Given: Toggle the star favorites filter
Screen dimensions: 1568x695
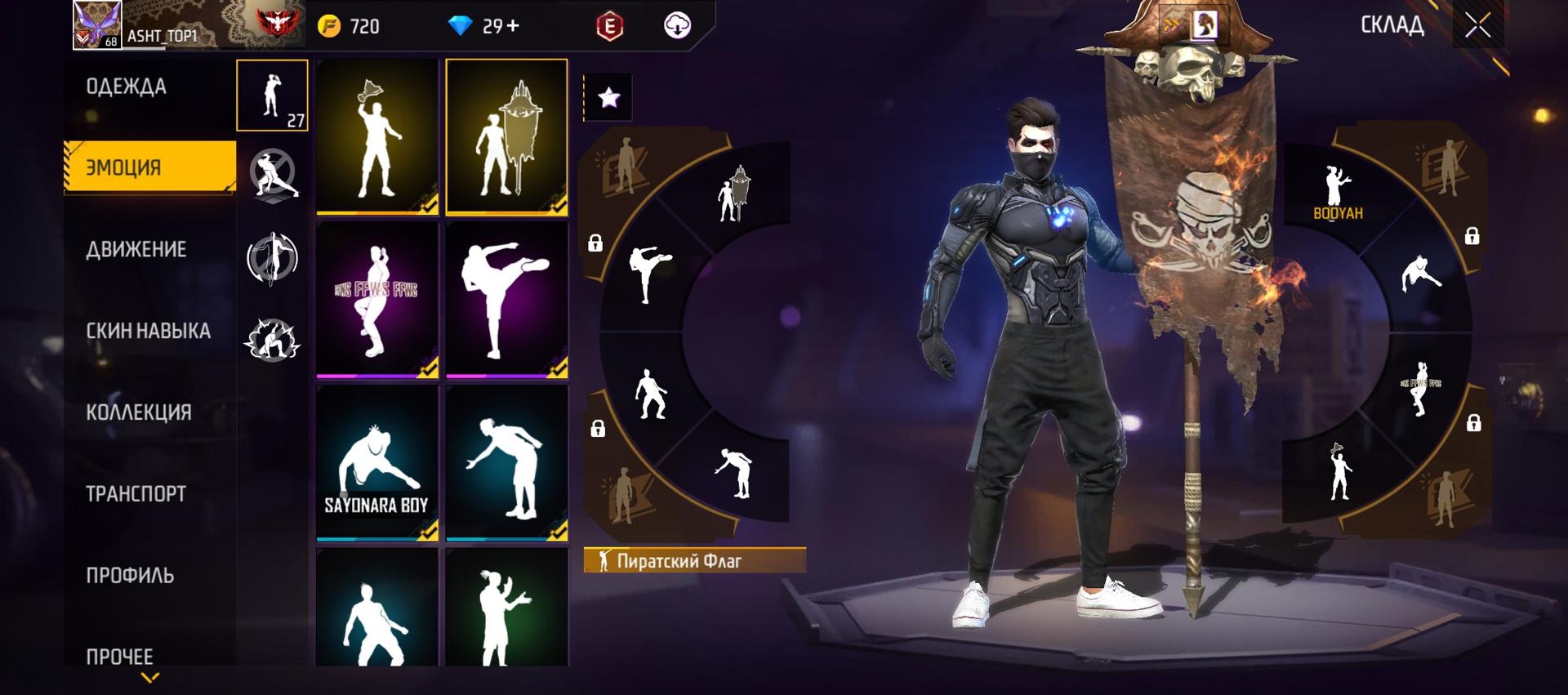Looking at the screenshot, I should (608, 98).
